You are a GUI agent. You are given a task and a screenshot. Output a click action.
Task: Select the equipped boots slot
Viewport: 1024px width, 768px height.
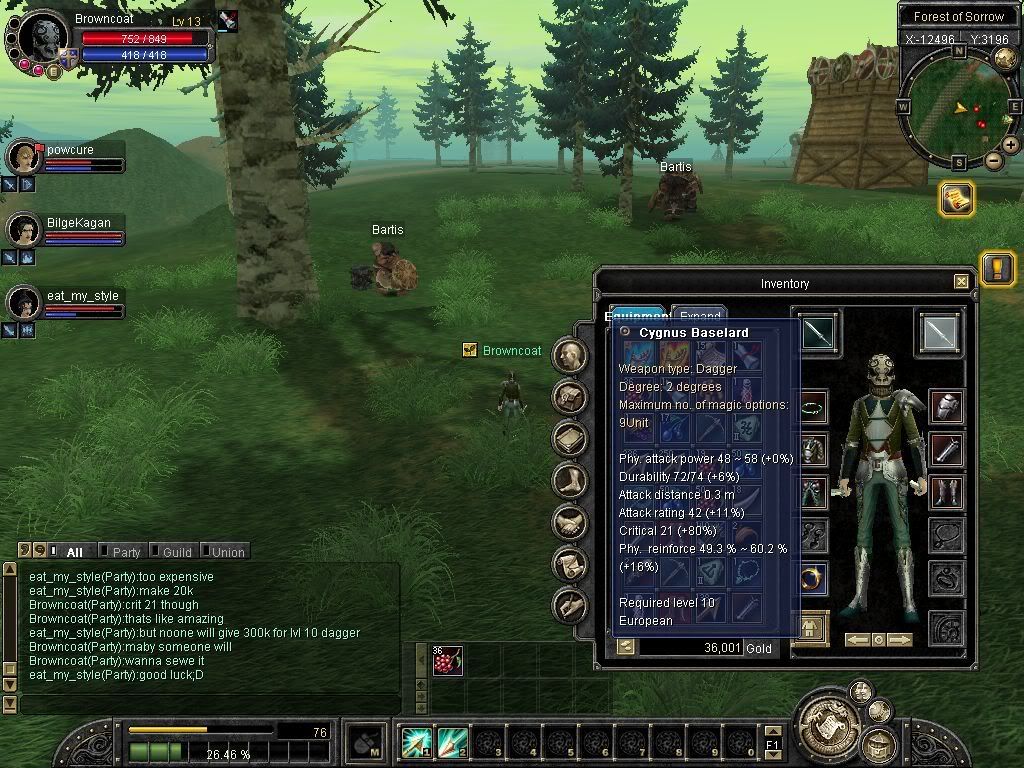pos(946,492)
